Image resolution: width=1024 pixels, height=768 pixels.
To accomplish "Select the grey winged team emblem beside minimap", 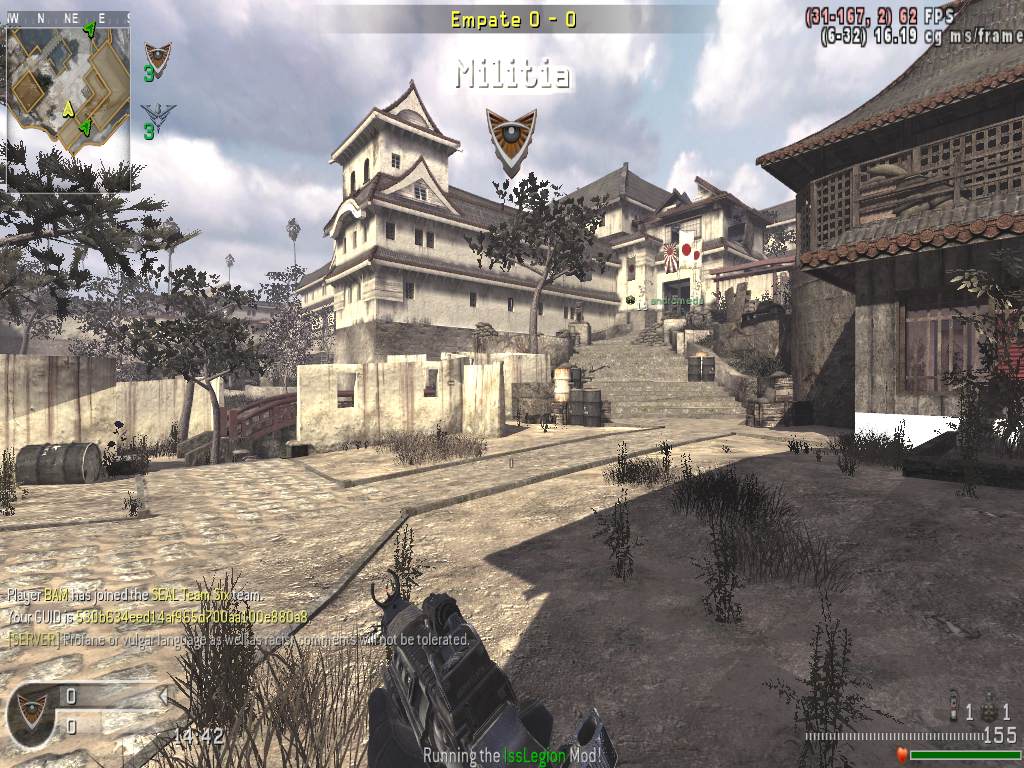I will pos(157,114).
